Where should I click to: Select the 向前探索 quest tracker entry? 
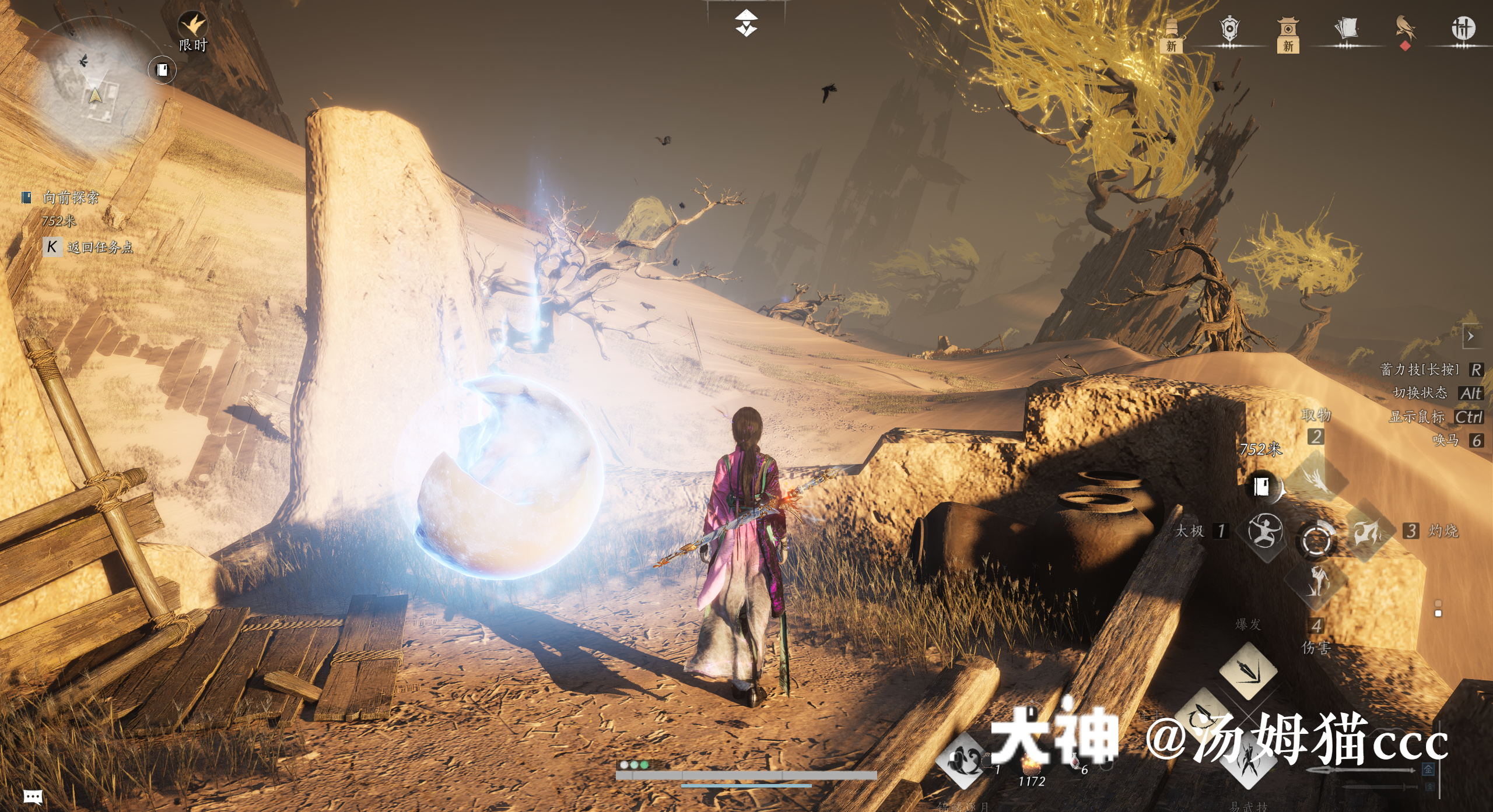click(x=71, y=198)
